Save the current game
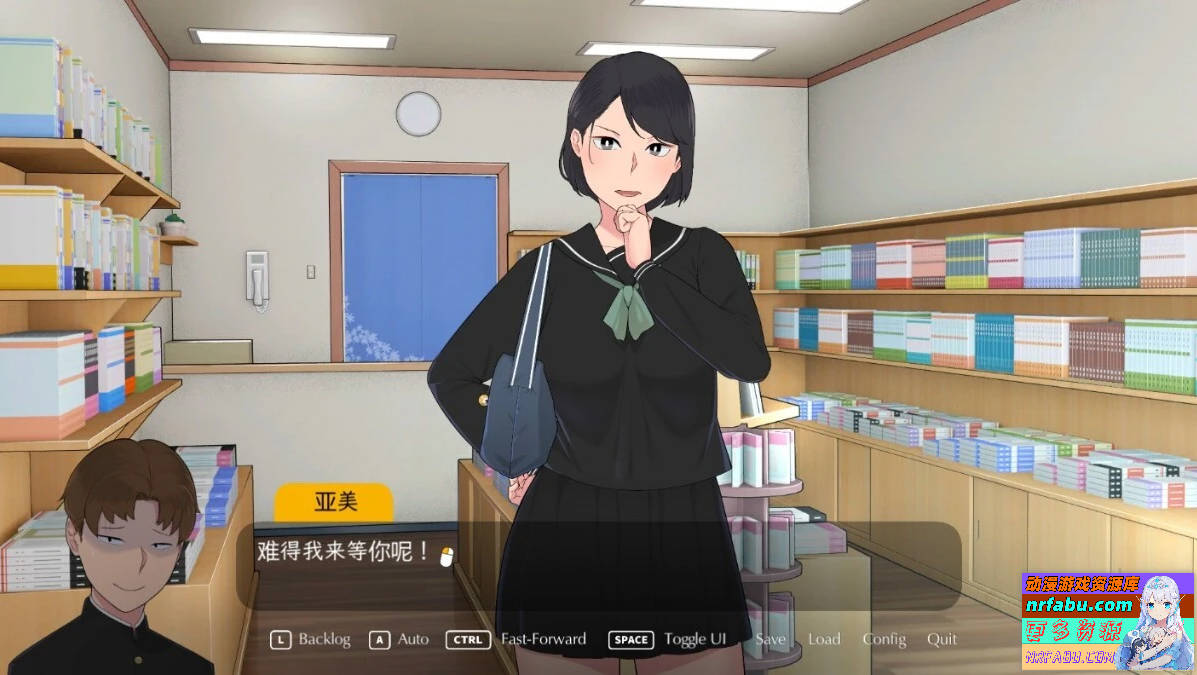This screenshot has width=1197, height=675. tap(770, 639)
